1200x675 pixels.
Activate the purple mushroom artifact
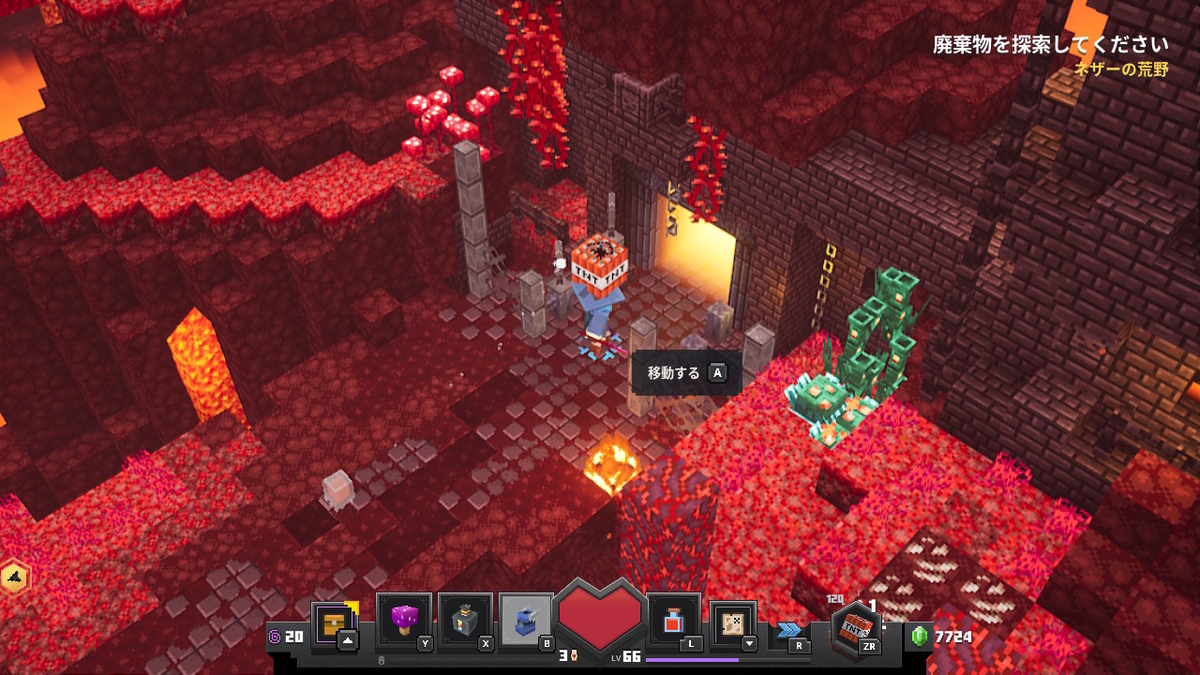(404, 620)
